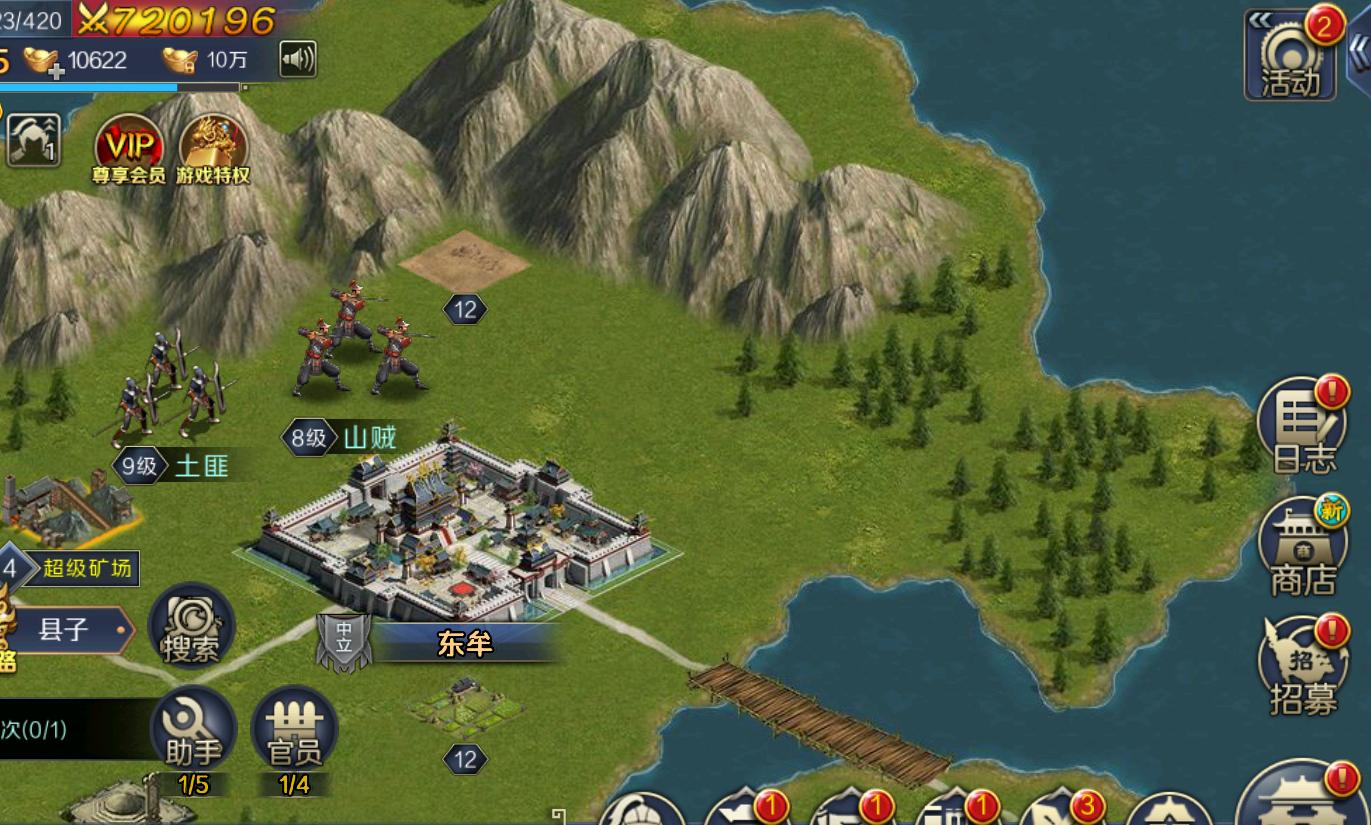Viewport: 1371px width, 825px height.
Task: Select the 东牟 neutral city label
Action: 464,644
